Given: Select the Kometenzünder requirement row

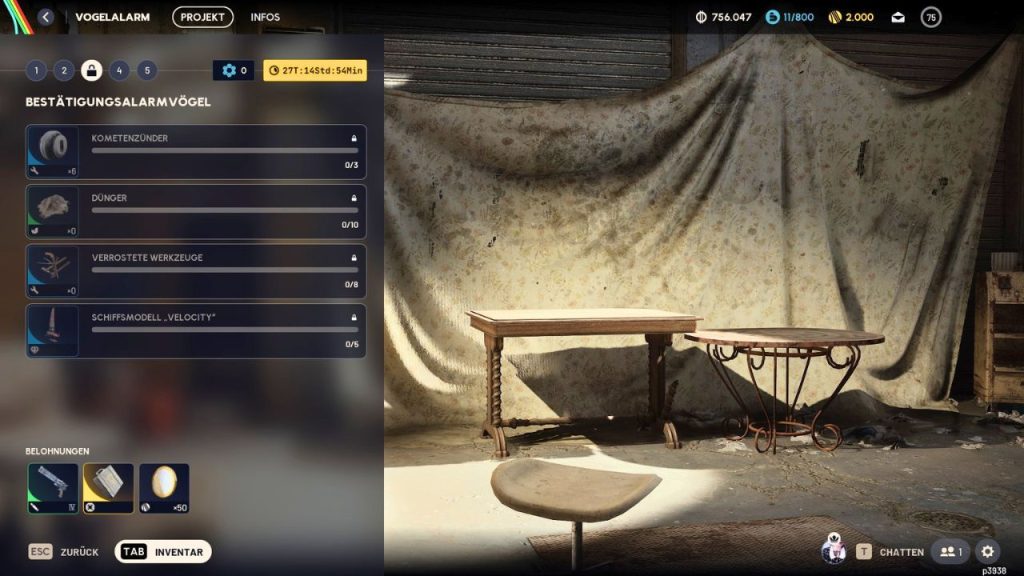Looking at the screenshot, I should [x=196, y=152].
